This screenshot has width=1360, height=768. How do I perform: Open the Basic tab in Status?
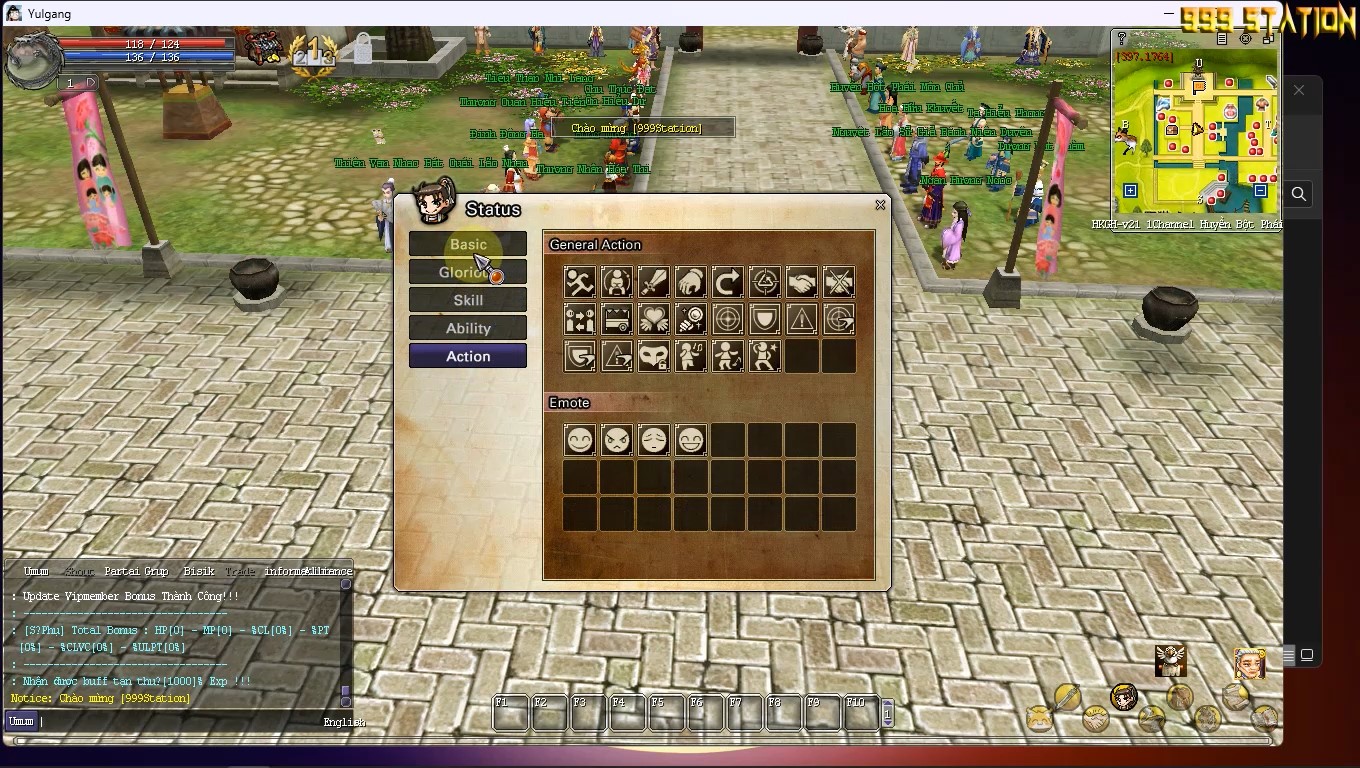click(x=467, y=244)
